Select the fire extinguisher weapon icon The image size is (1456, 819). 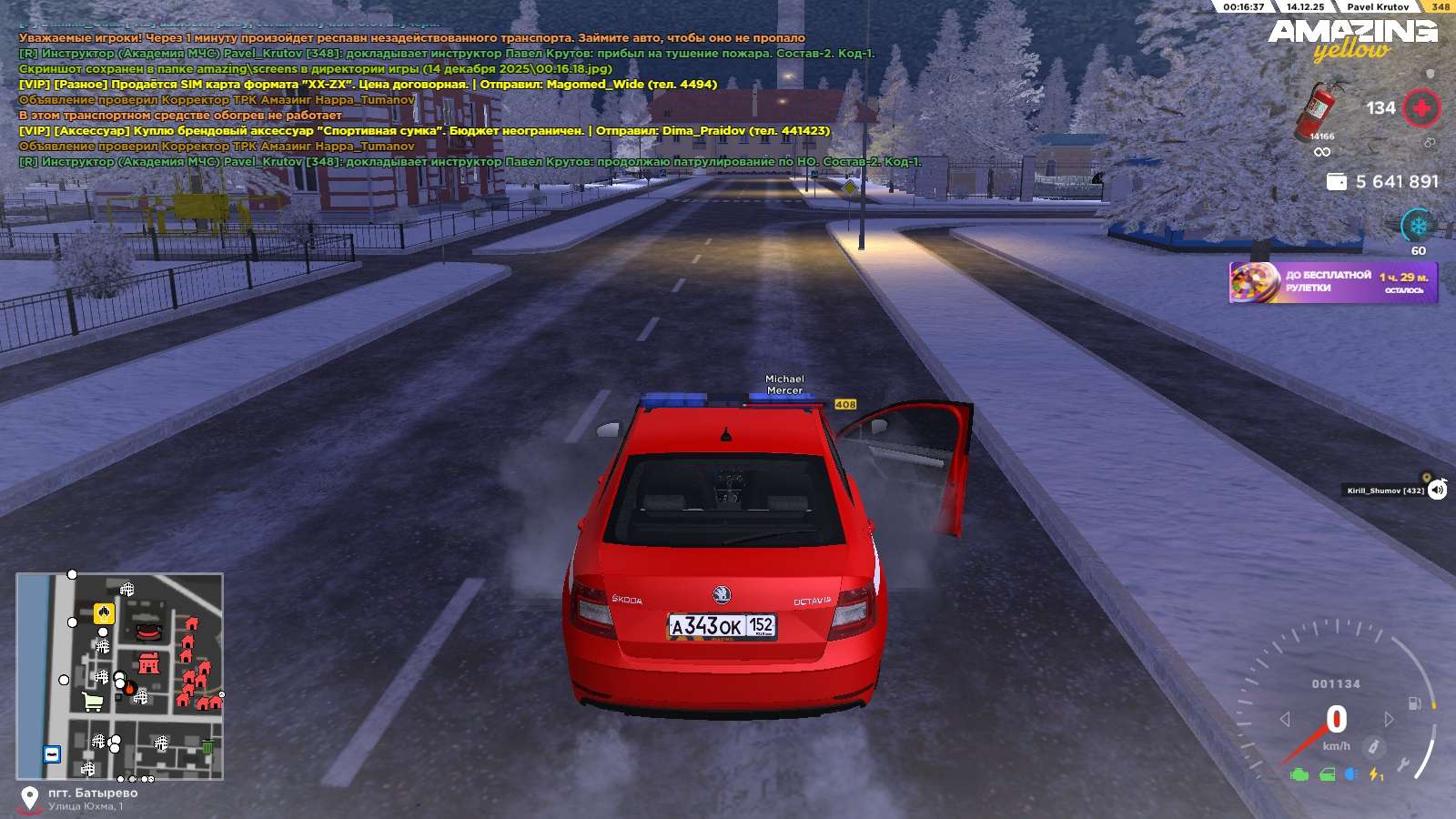[1319, 109]
